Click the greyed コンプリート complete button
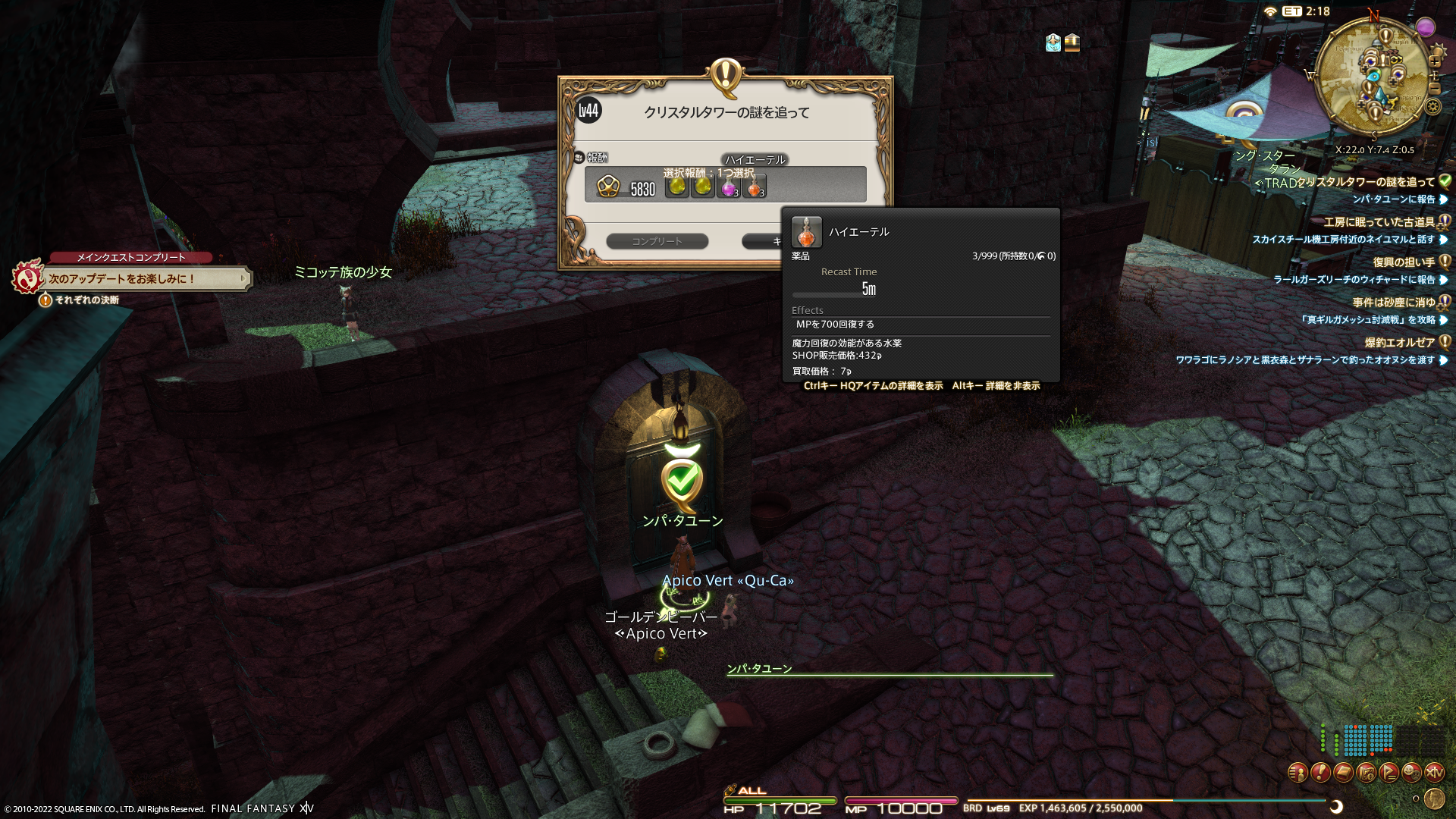This screenshot has width=1456, height=819. point(657,241)
